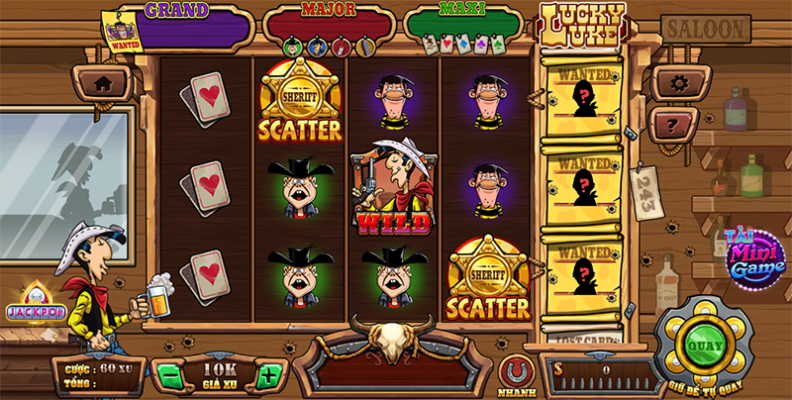Toggle fast spin with the NHANH horseshoe
Viewport: 792px width, 400px height.
pos(516,371)
